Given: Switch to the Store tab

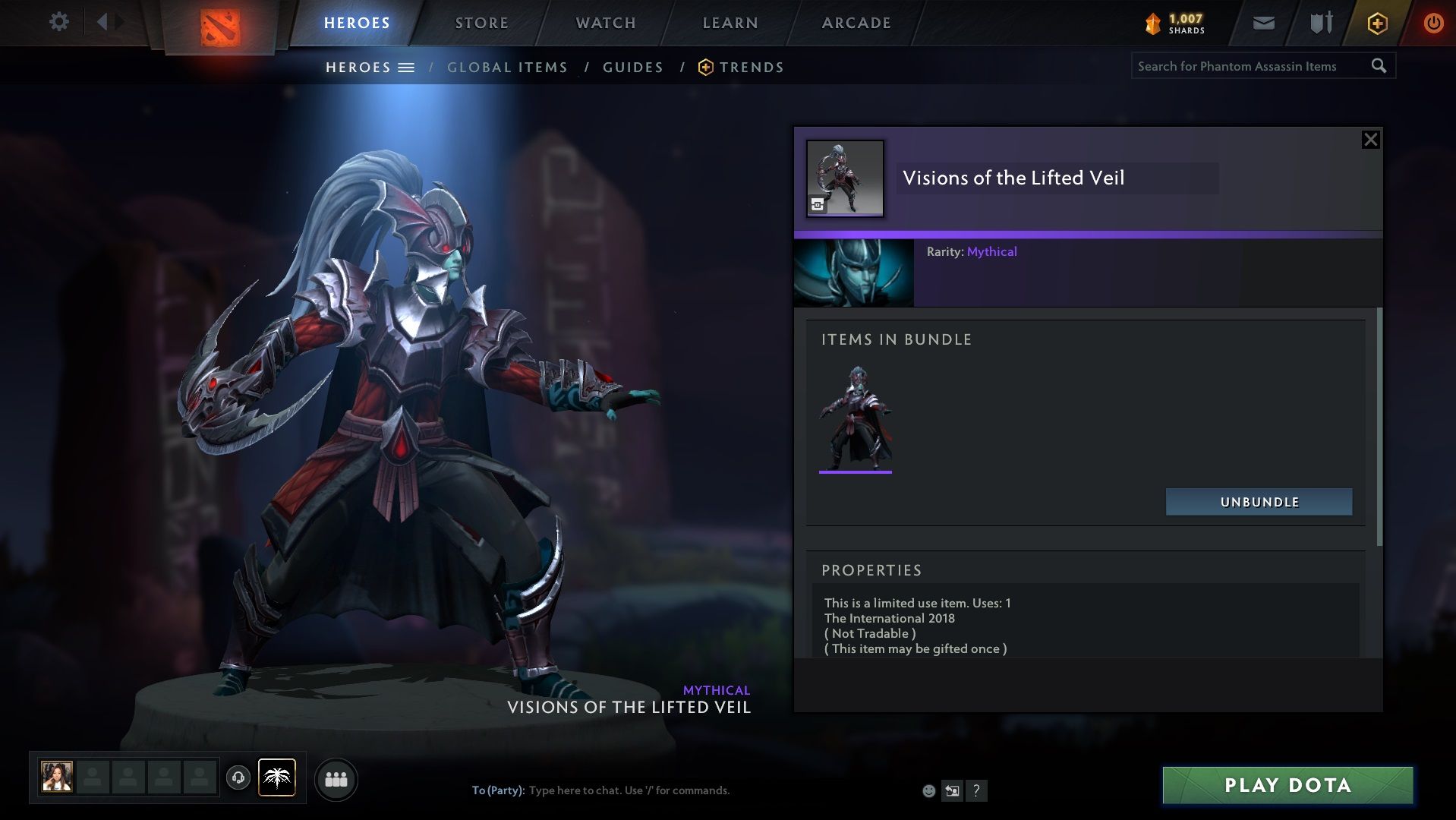Looking at the screenshot, I should [481, 23].
